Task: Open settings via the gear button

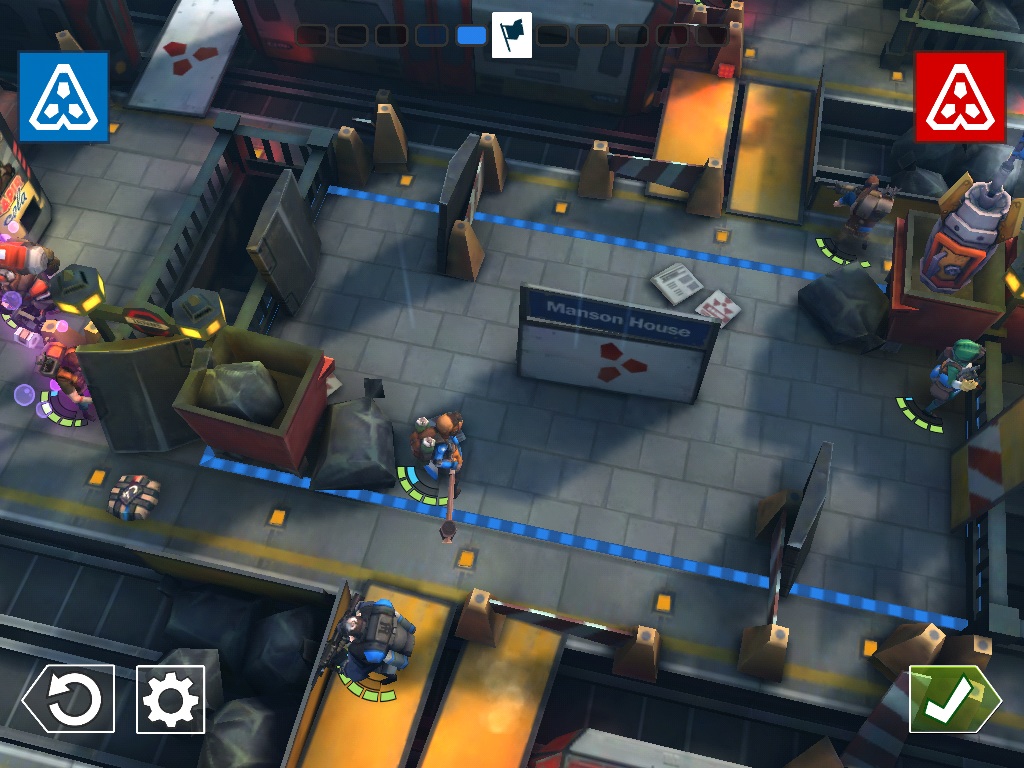Action: tap(170, 699)
